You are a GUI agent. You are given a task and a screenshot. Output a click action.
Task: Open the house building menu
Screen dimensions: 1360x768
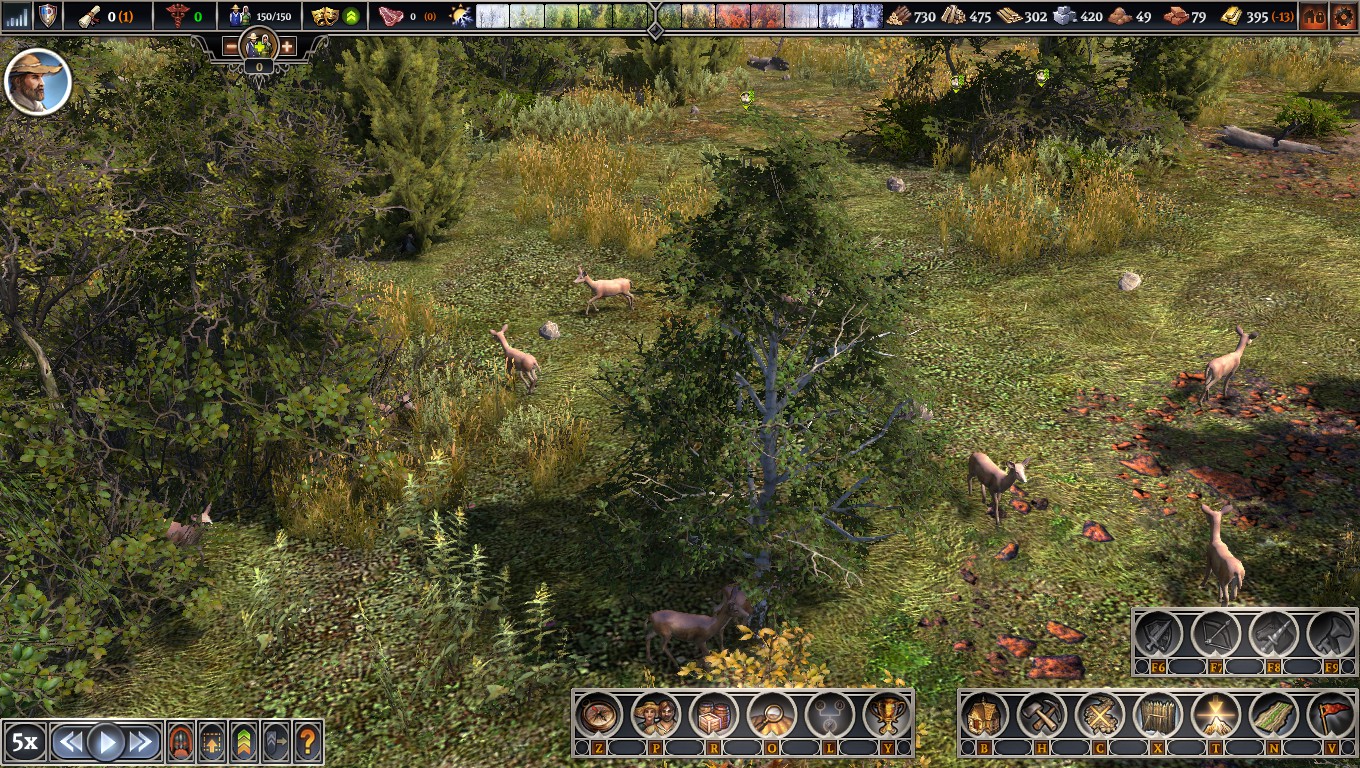(x=985, y=715)
